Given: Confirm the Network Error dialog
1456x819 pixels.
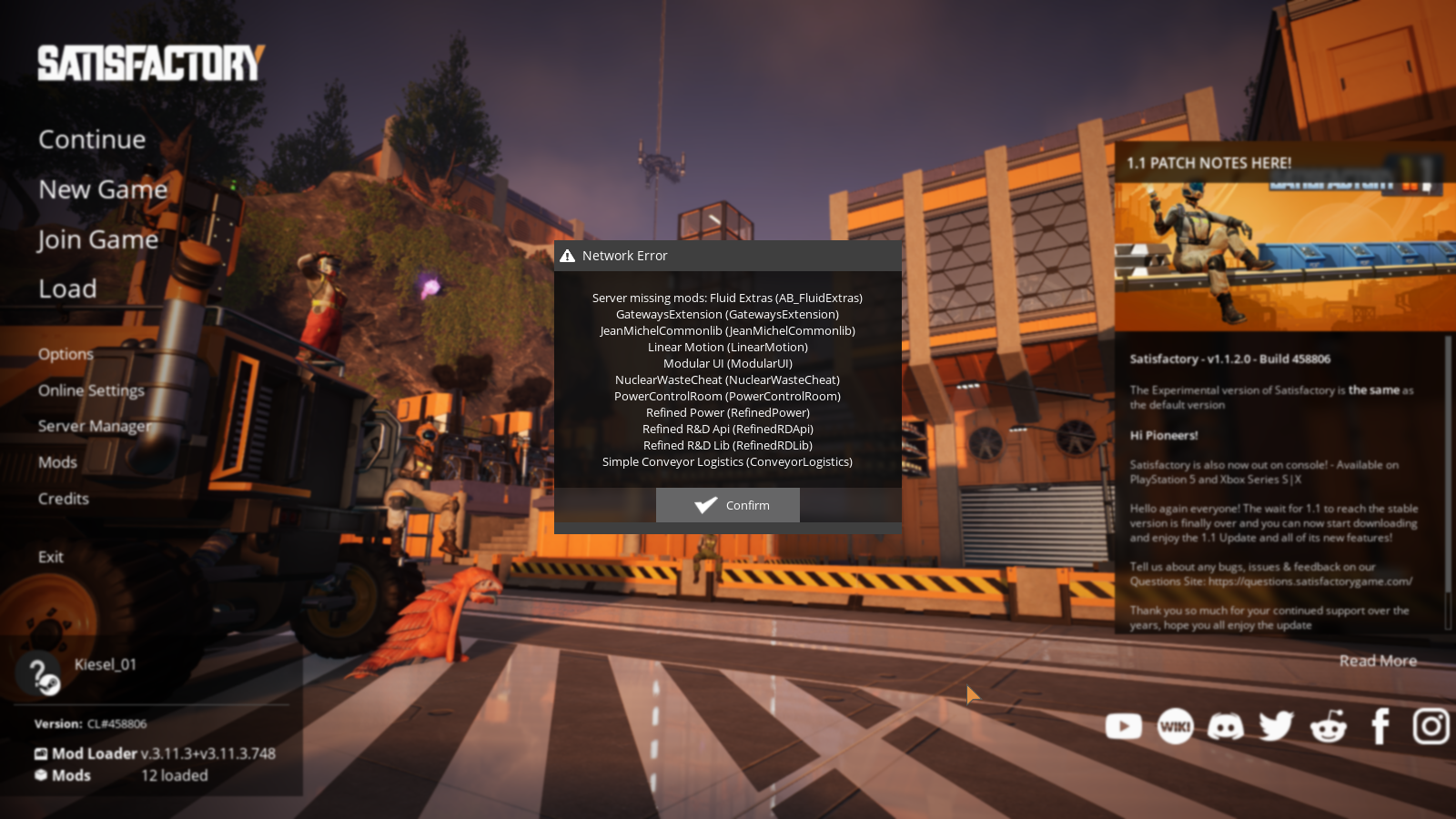Looking at the screenshot, I should (x=728, y=505).
